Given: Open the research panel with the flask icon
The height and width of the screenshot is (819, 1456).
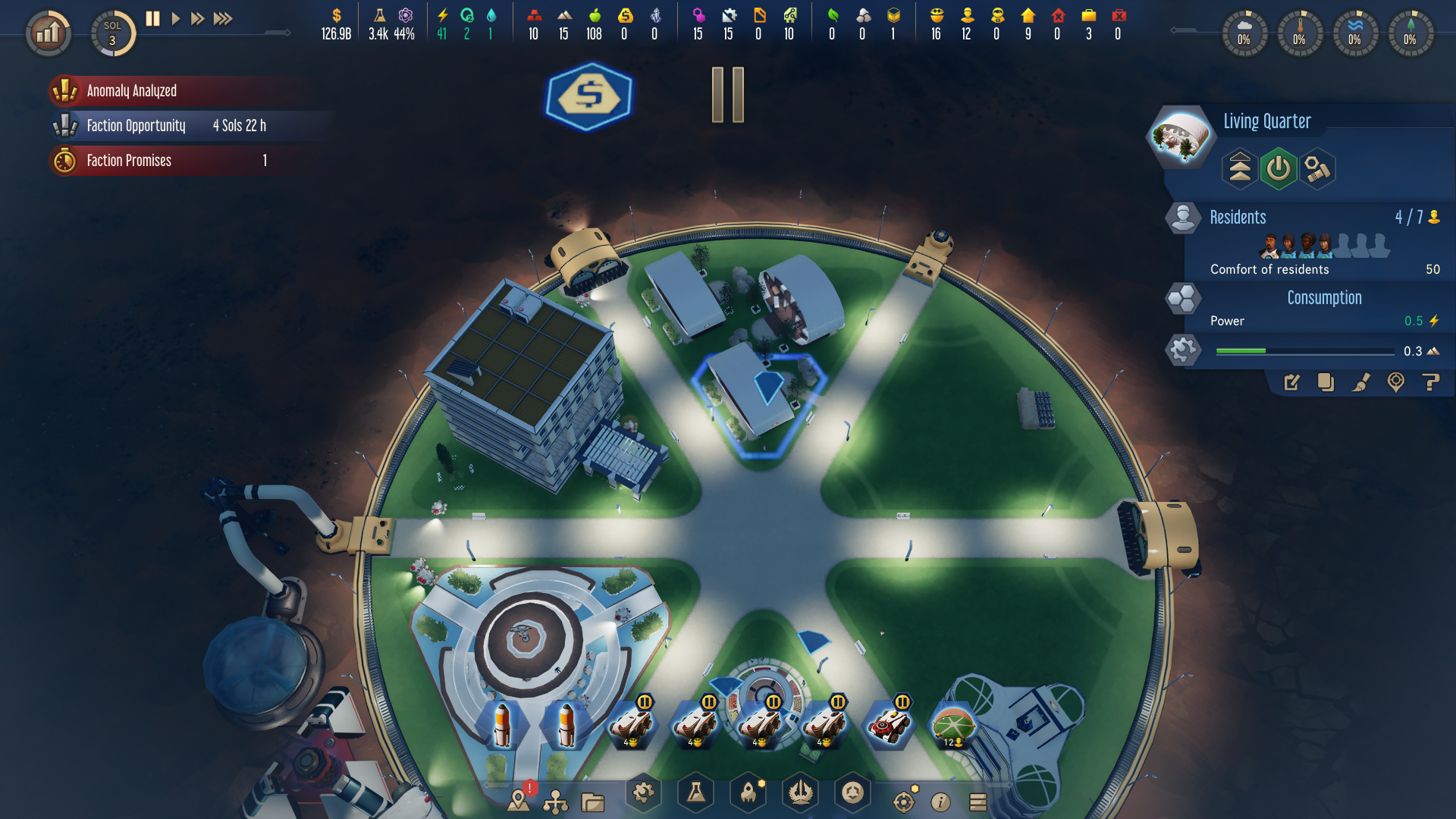Looking at the screenshot, I should (x=695, y=793).
